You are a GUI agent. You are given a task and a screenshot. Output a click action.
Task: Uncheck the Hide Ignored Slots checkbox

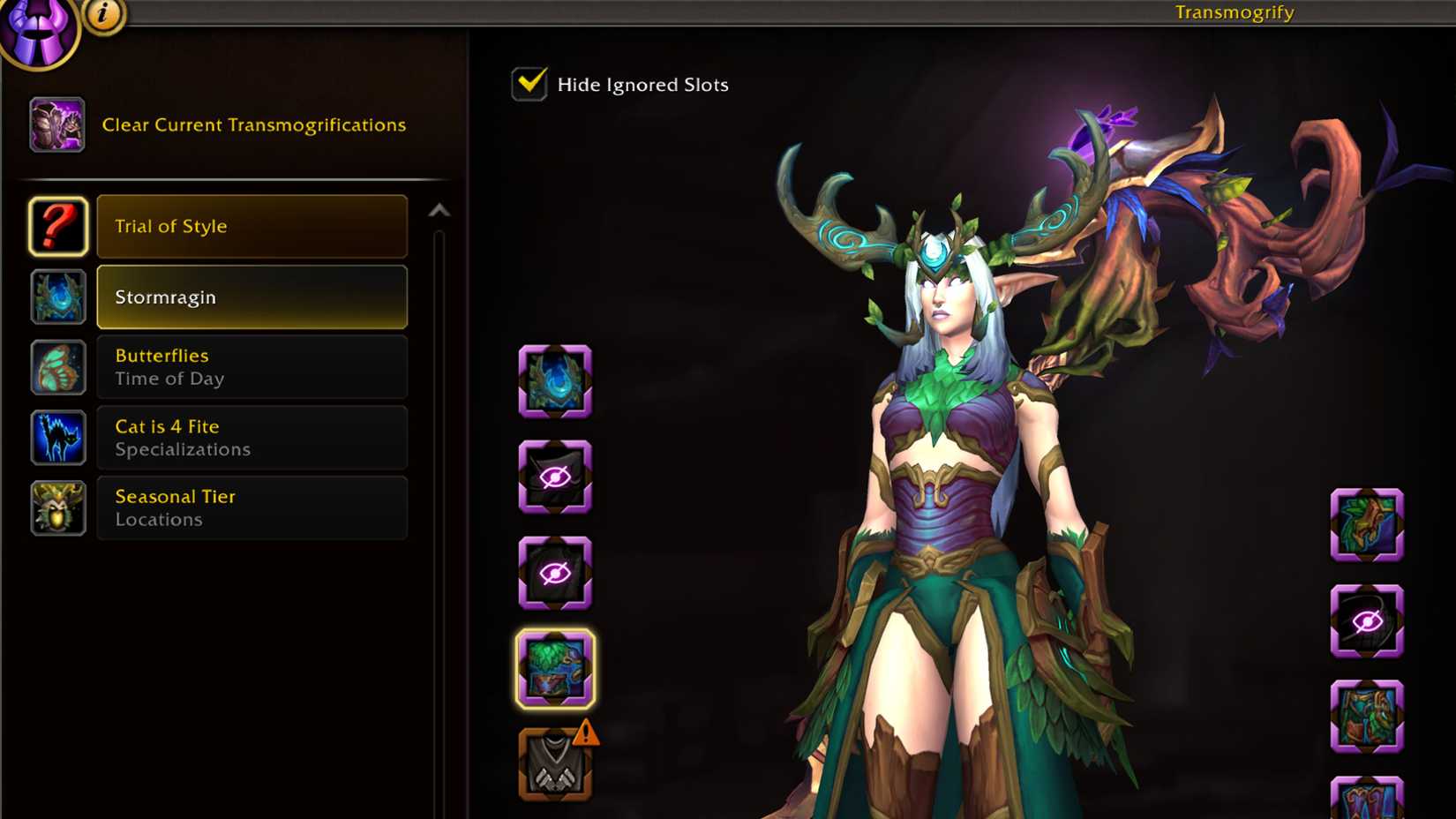point(529,83)
